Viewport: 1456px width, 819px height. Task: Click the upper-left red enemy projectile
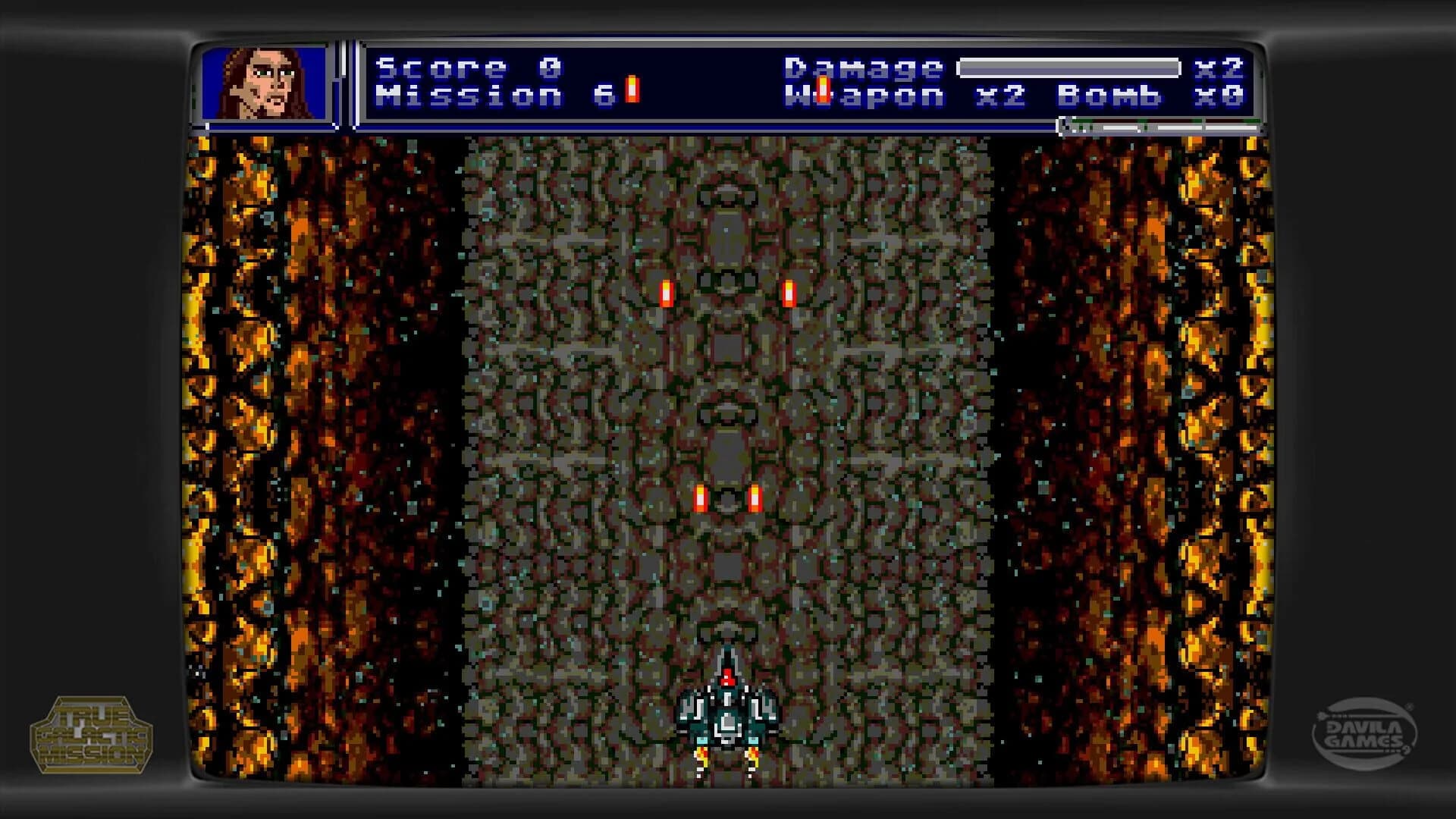(x=667, y=292)
